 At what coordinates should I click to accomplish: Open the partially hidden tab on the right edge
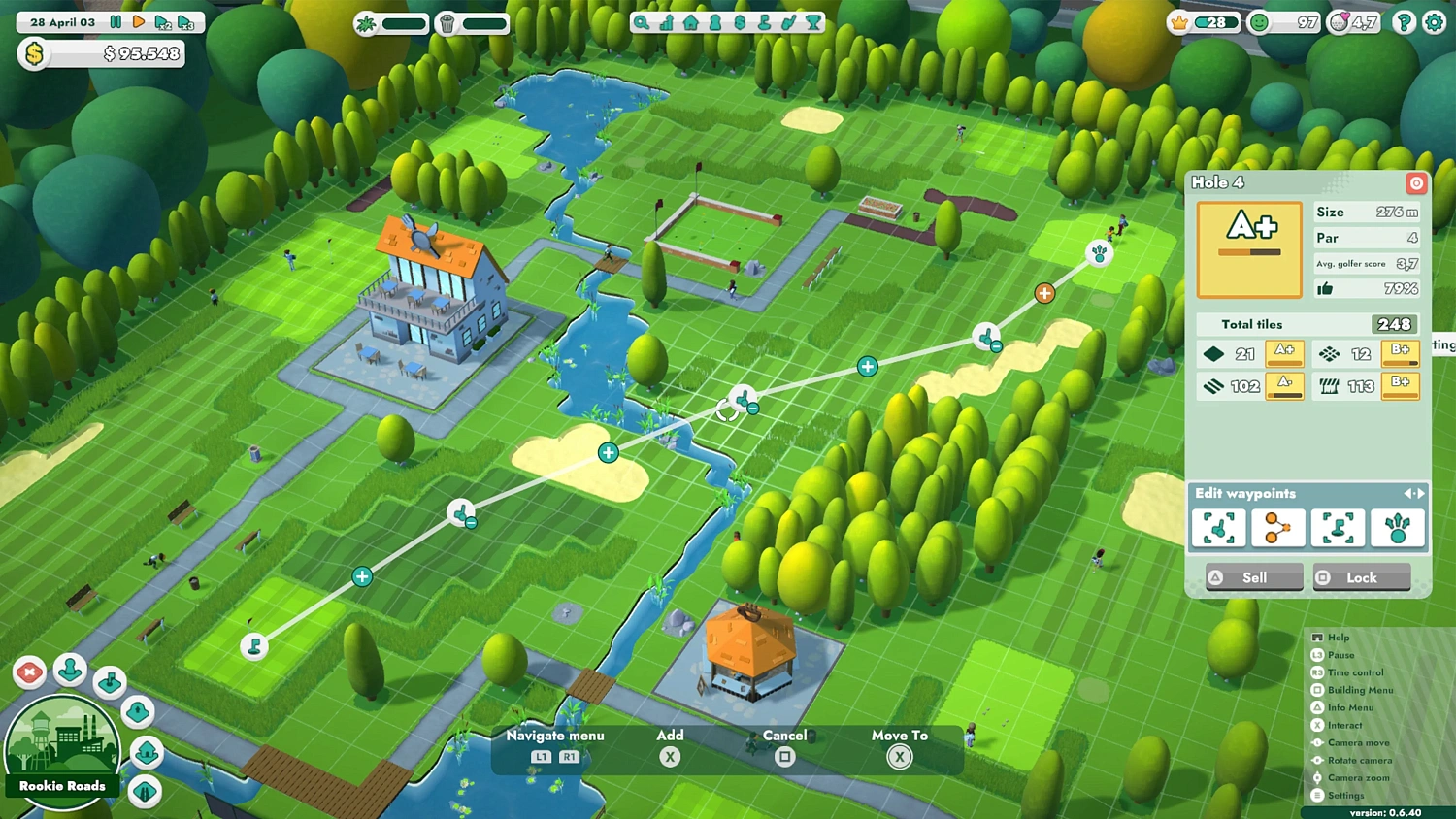(1441, 344)
